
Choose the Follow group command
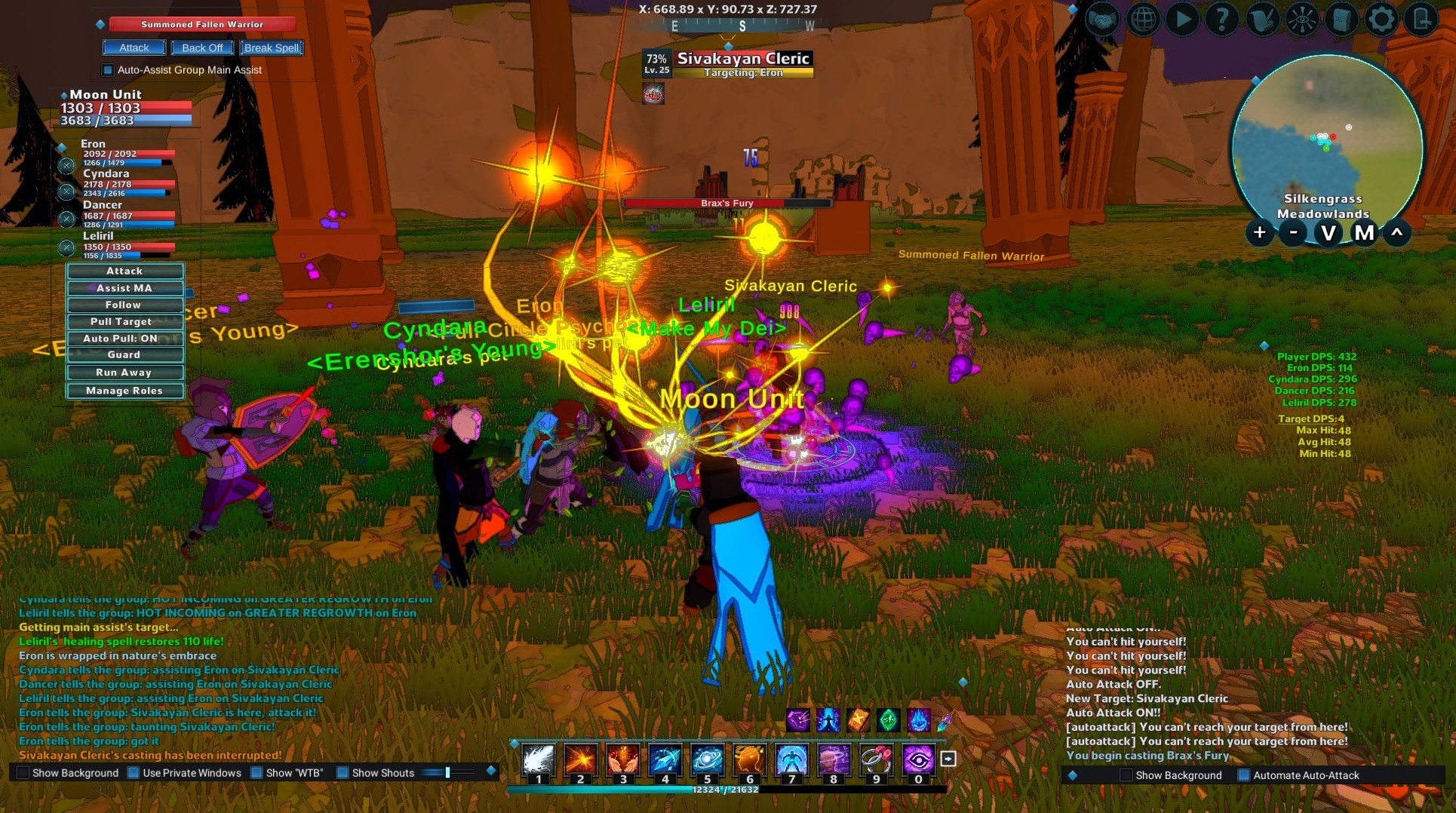124,305
